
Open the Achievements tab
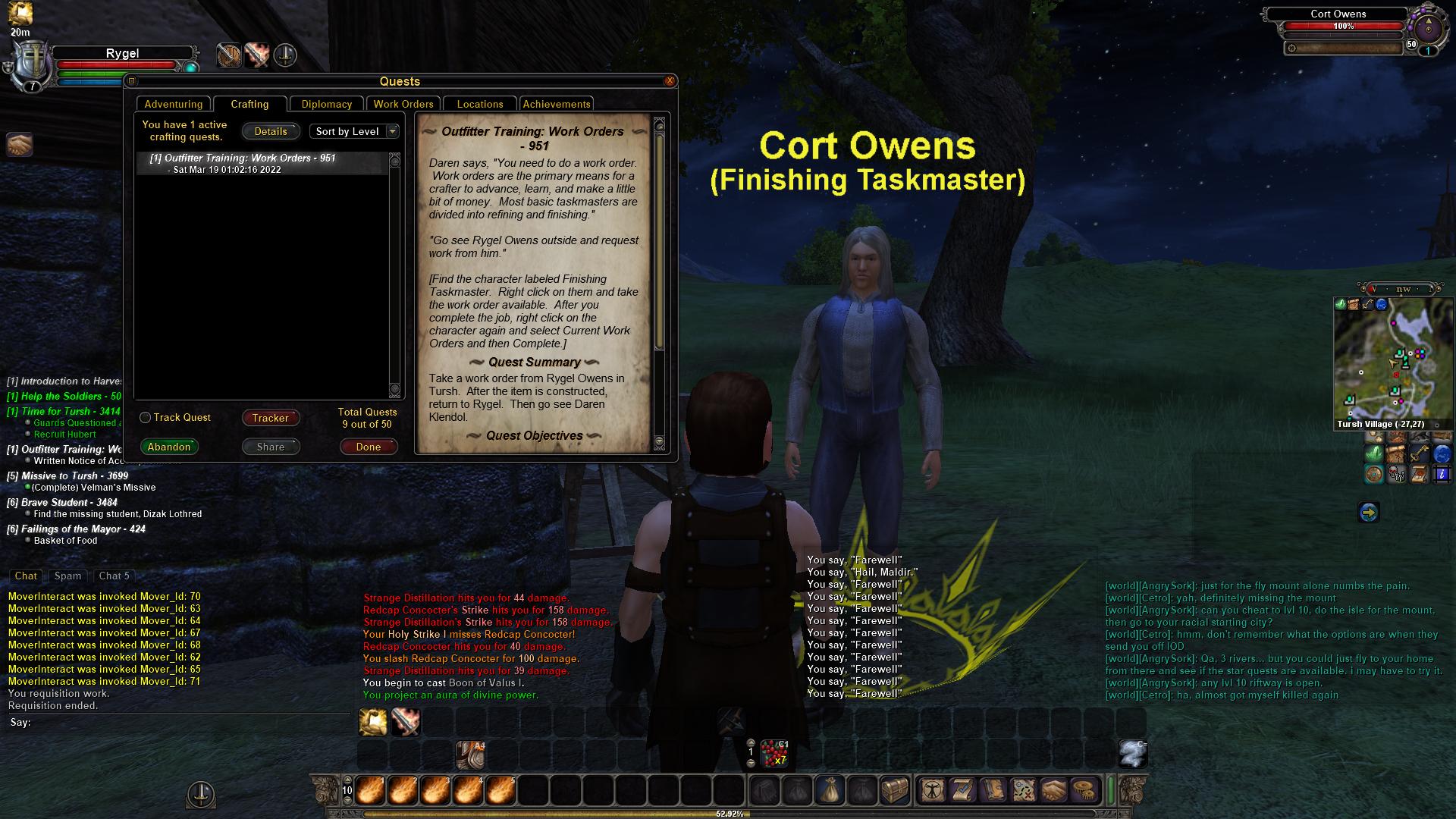point(557,105)
